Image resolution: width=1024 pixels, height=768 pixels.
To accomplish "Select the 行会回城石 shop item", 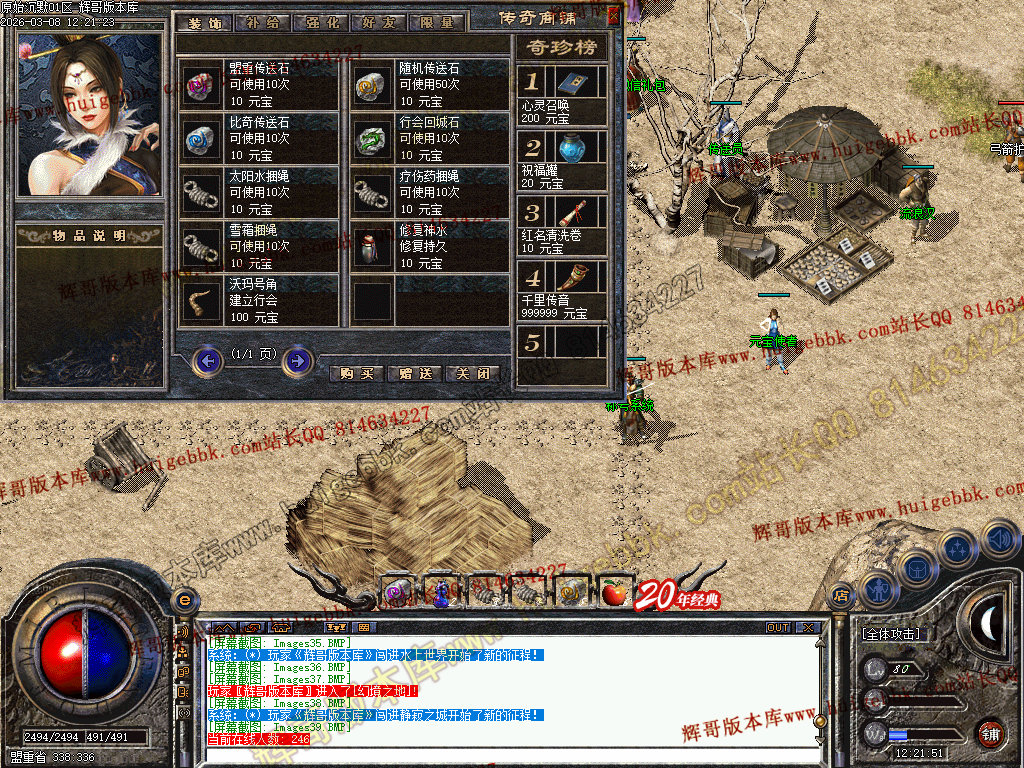I will [x=374, y=140].
